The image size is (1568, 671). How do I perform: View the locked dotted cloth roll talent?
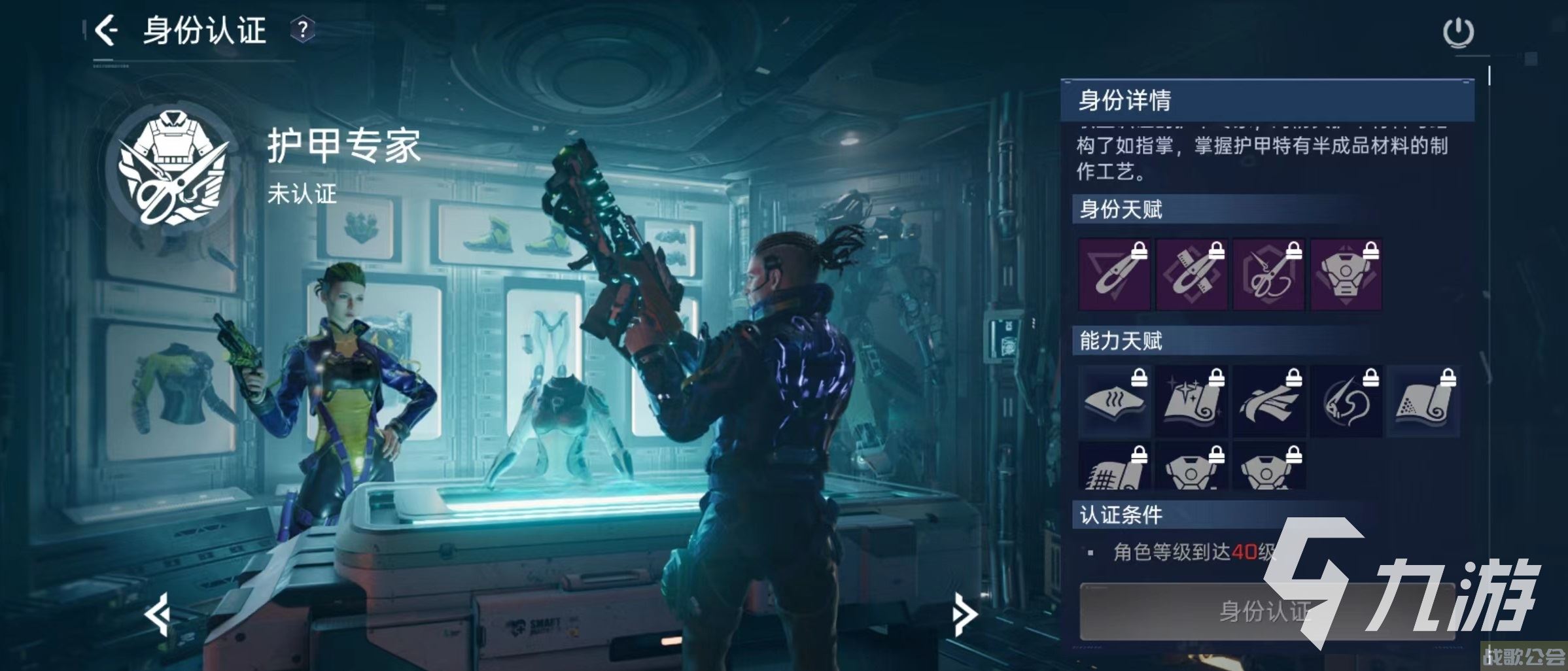pyautogui.click(x=1423, y=401)
